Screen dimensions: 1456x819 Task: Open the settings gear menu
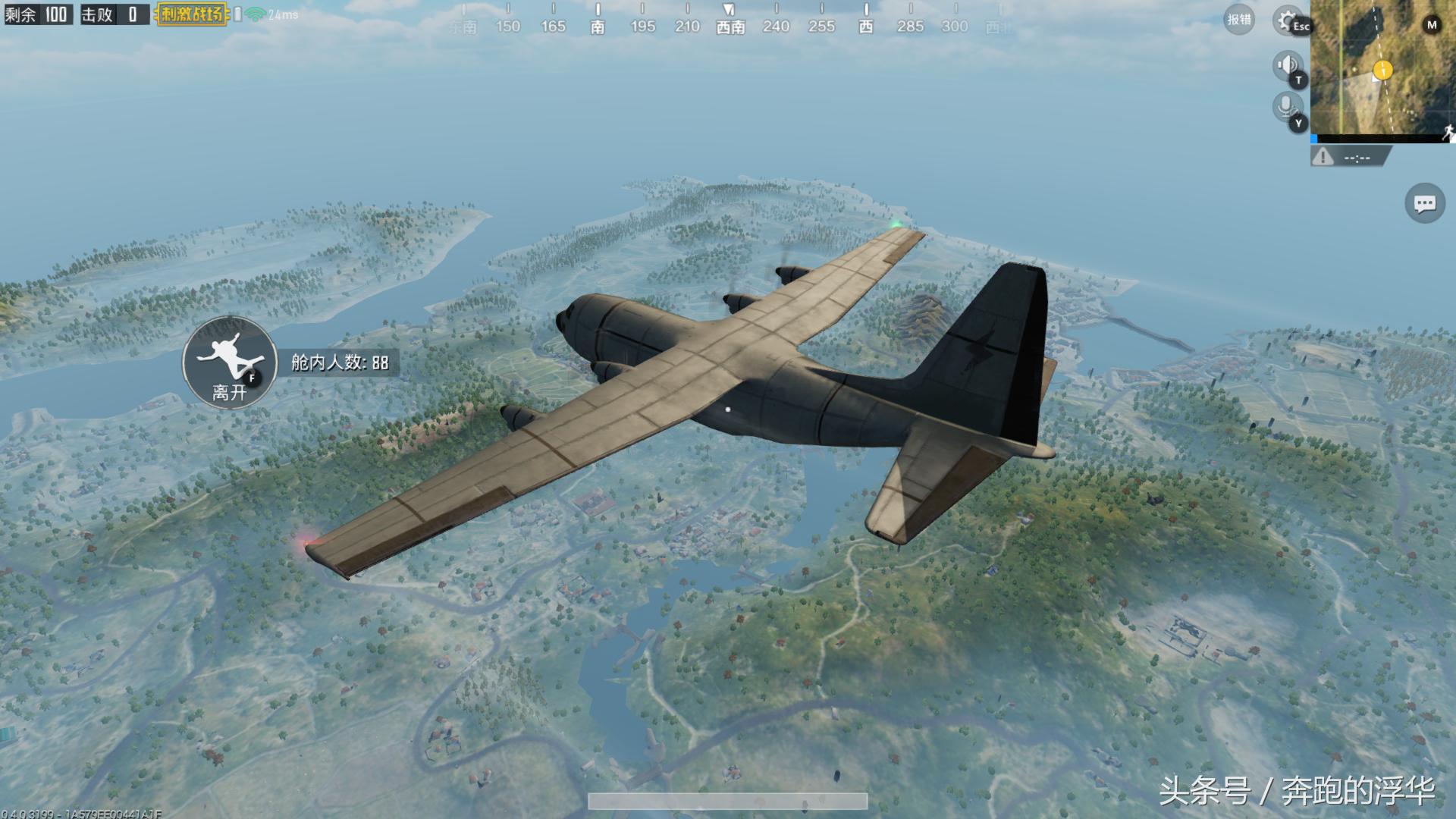coord(1287,20)
